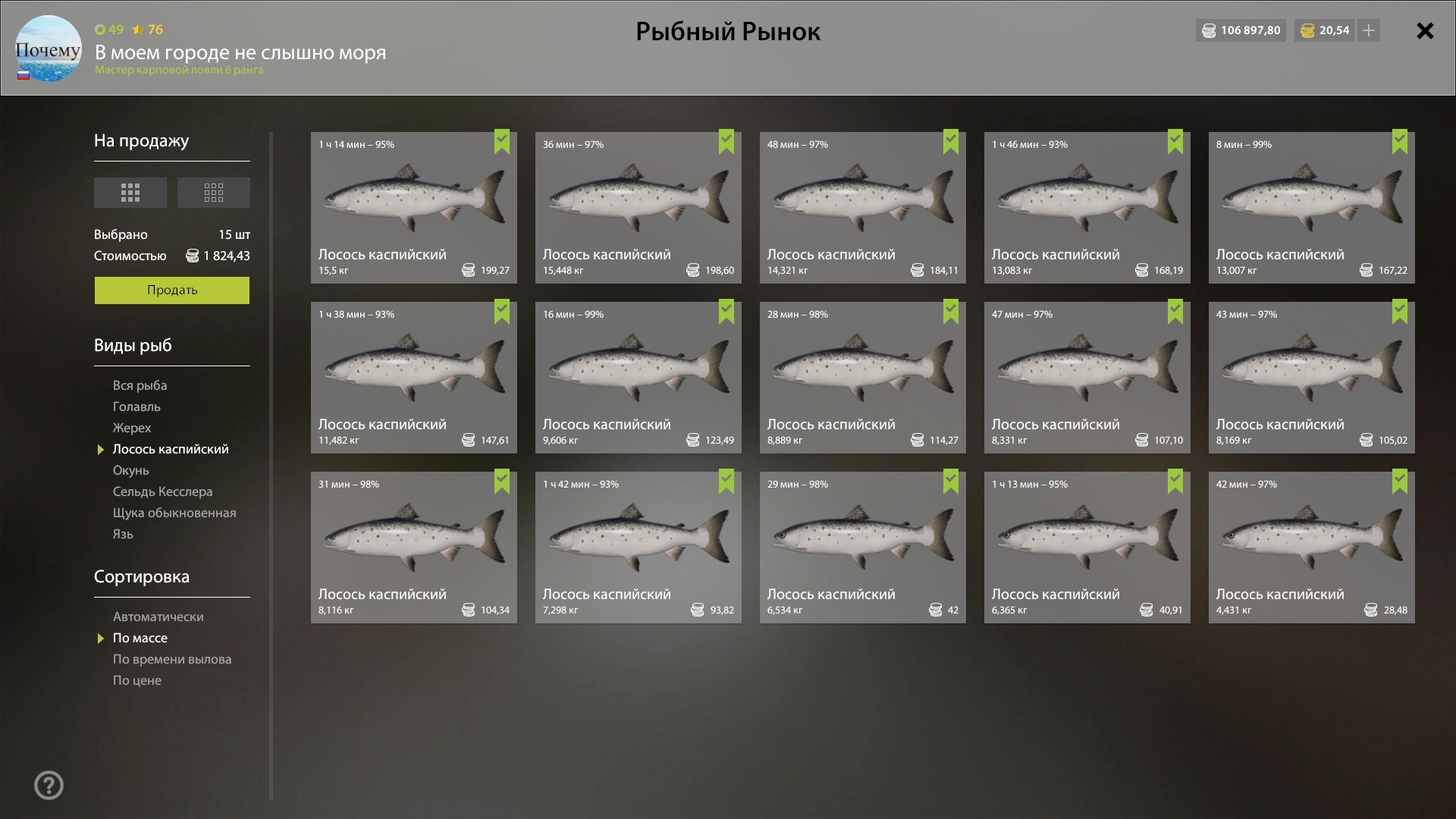Switch to large grid view
1456x819 pixels.
130,193
